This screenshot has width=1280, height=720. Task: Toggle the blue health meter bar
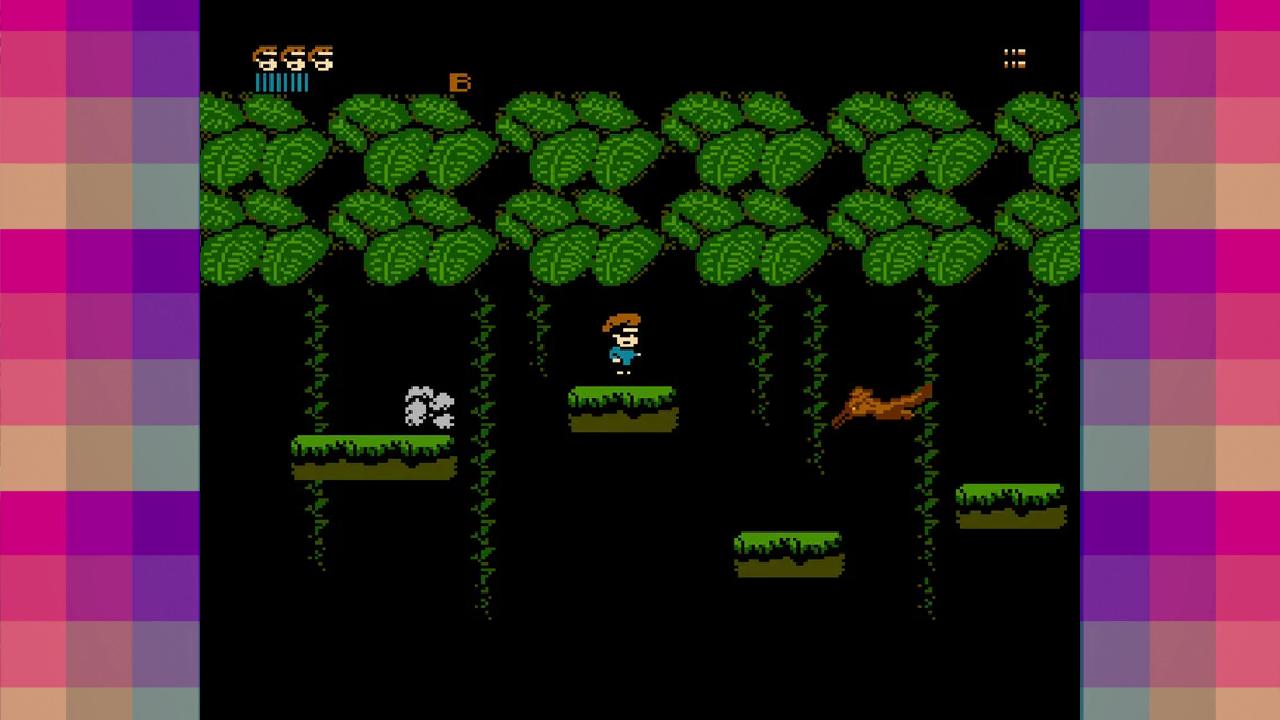click(x=283, y=81)
